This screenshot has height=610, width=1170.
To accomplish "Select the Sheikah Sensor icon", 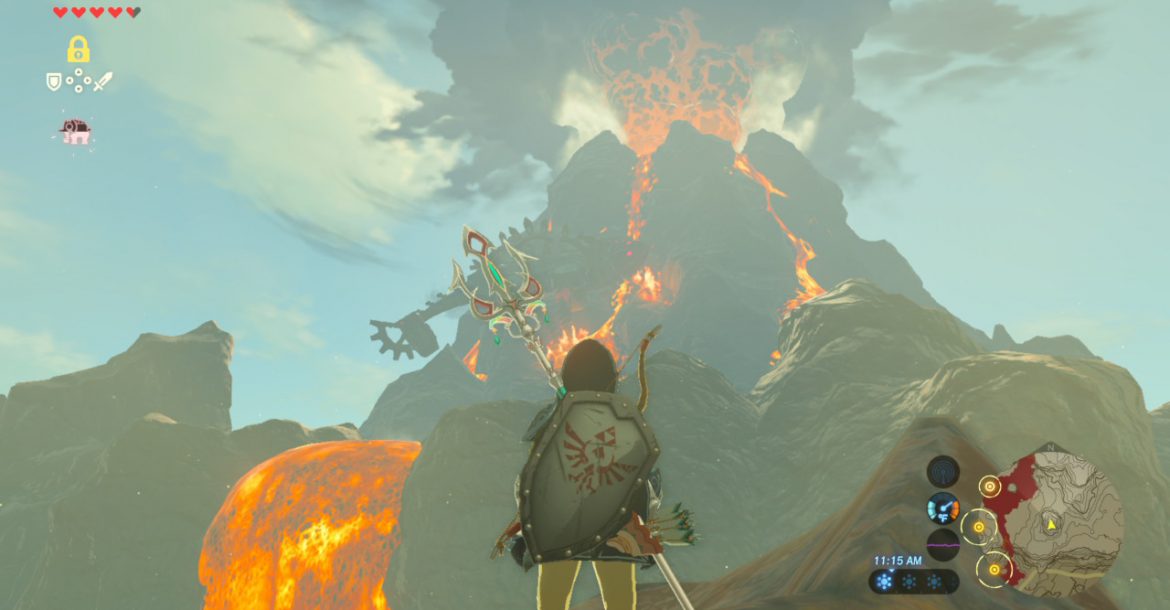I will [942, 471].
